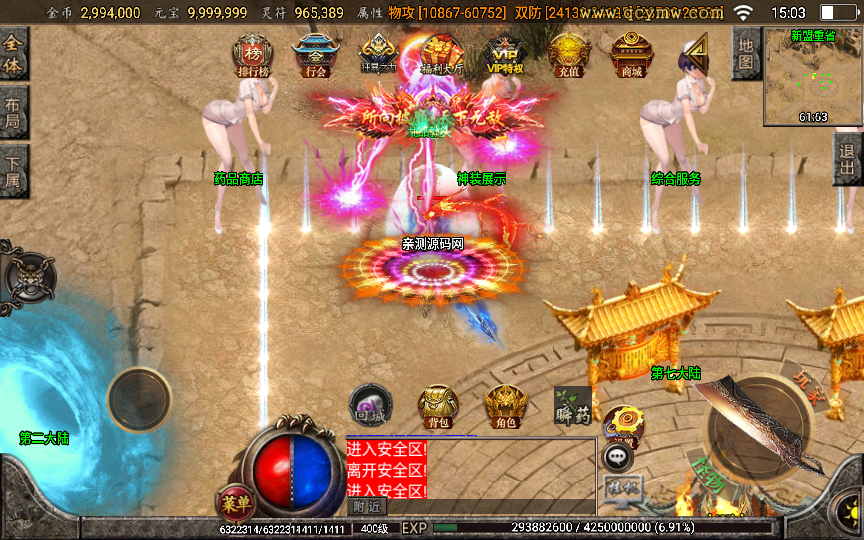
Task: Open the 角色 character sheet
Action: pos(505,407)
